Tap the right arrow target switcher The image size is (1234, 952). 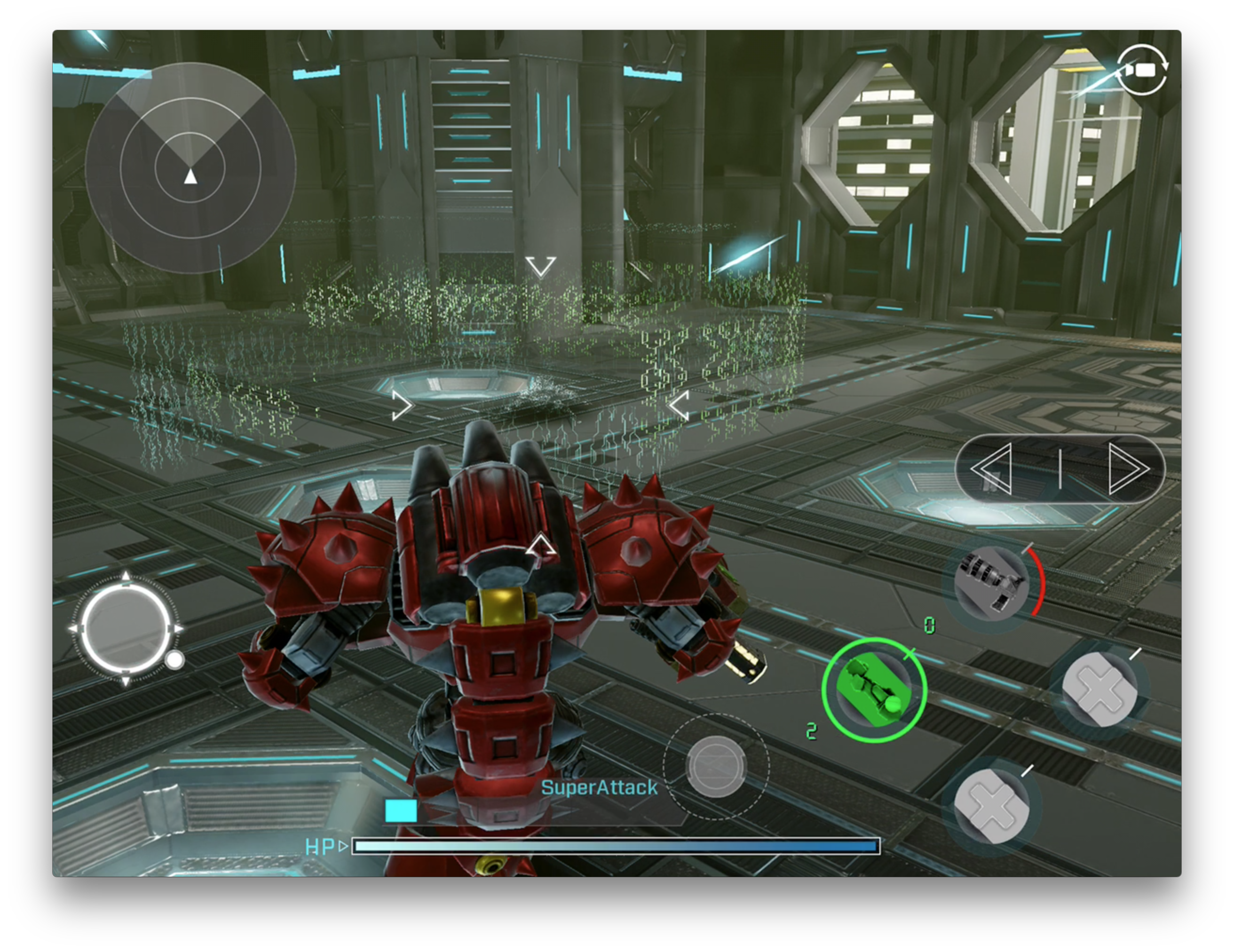[1128, 469]
